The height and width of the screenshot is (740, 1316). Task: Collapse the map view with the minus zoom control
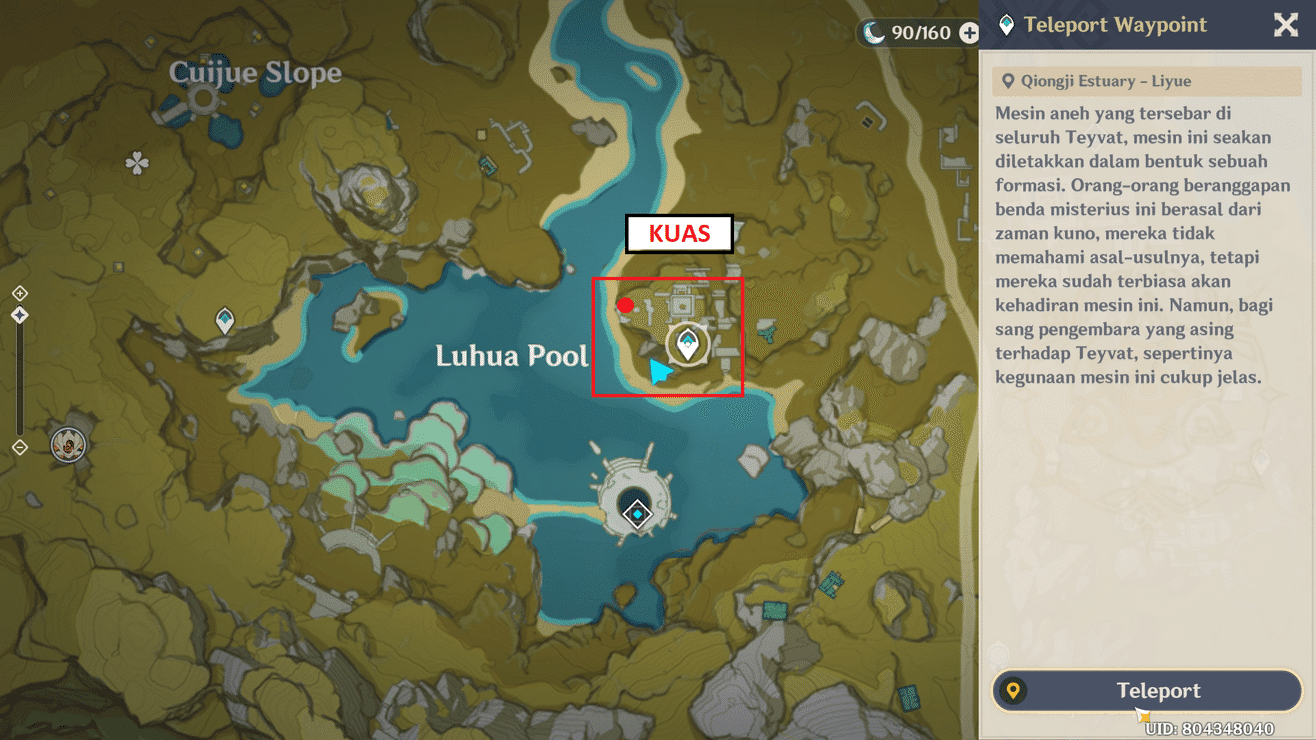click(x=18, y=449)
